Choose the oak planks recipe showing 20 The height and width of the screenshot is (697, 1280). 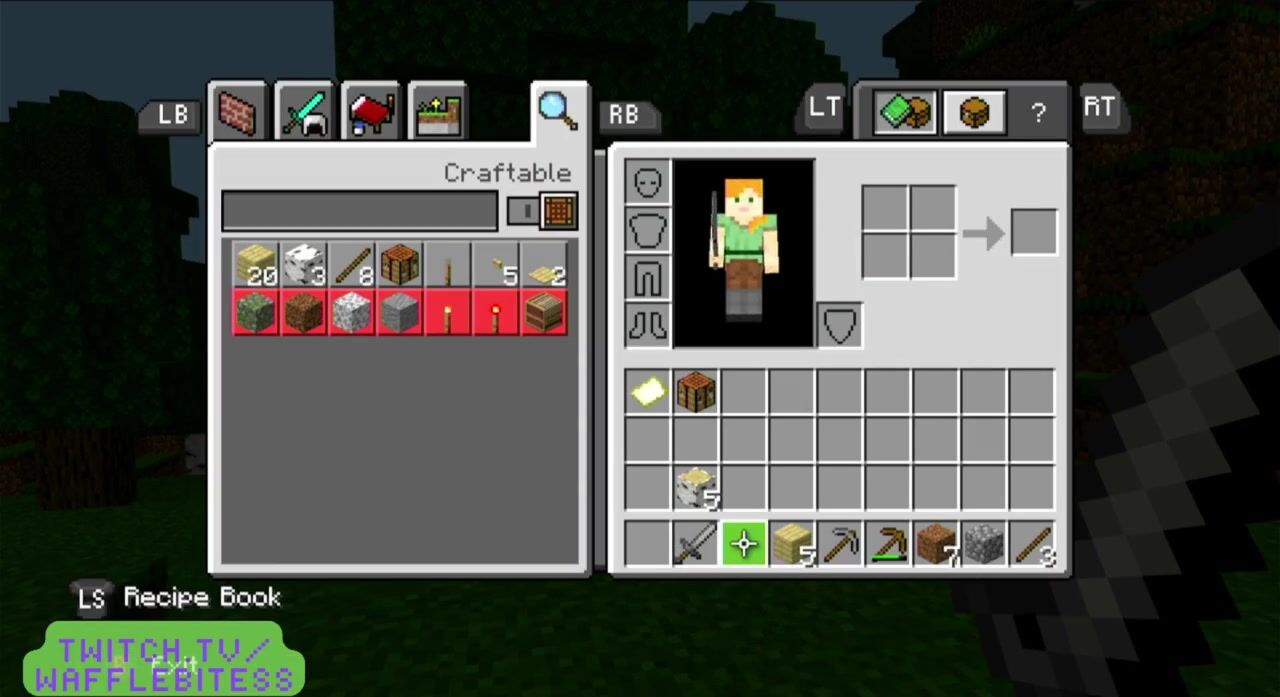tap(256, 265)
